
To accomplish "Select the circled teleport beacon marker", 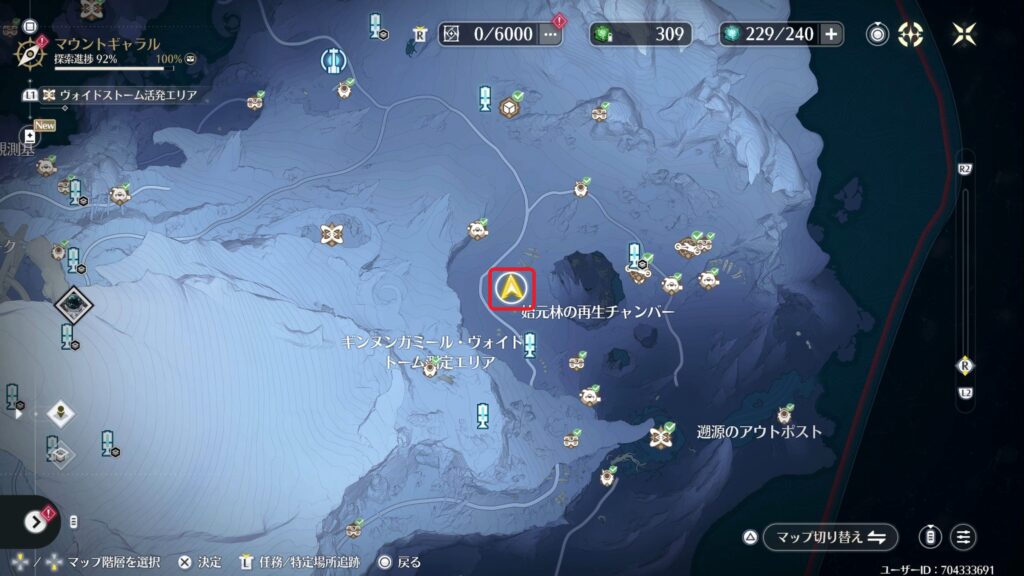I will 332,60.
